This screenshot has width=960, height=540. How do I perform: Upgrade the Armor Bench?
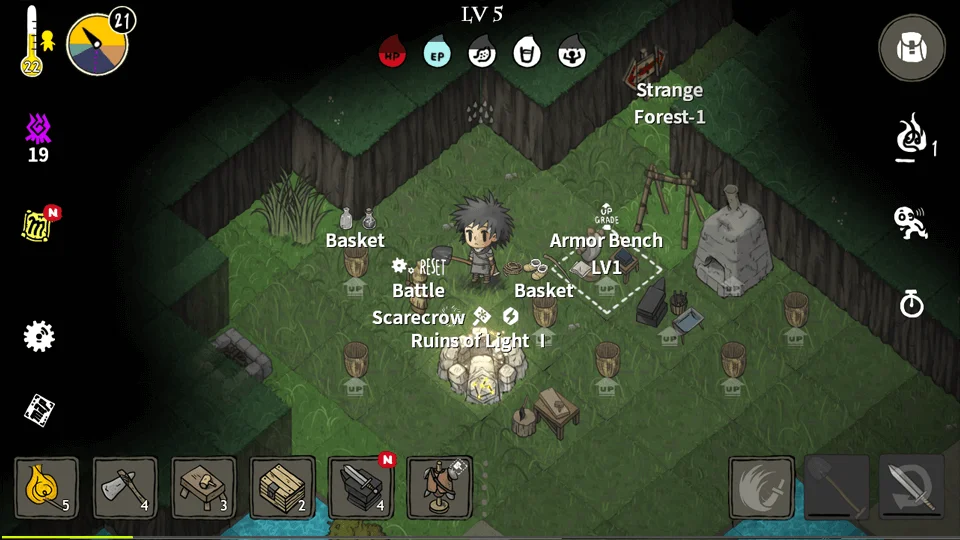coord(607,214)
